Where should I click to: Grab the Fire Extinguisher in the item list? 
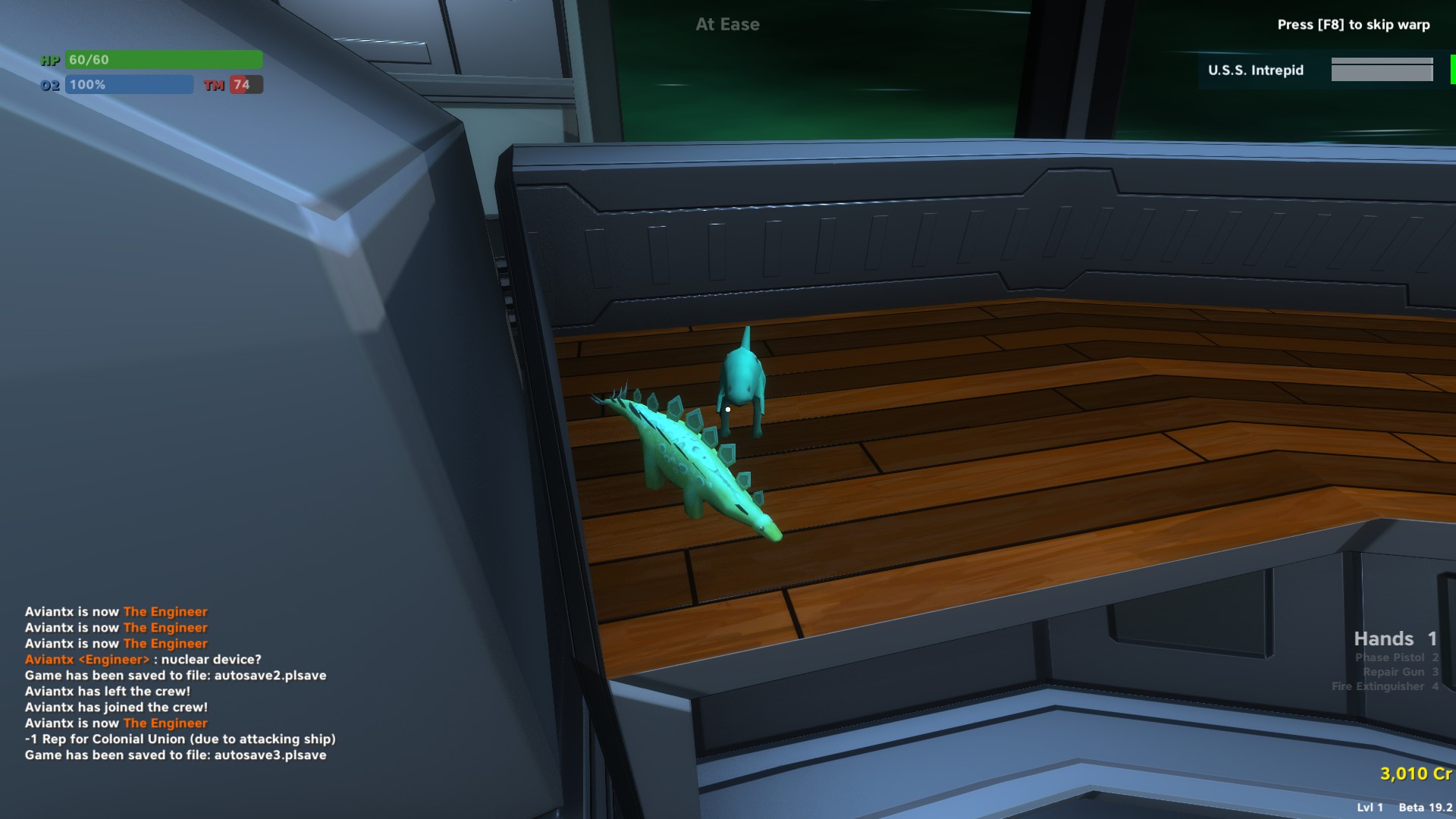[1385, 686]
